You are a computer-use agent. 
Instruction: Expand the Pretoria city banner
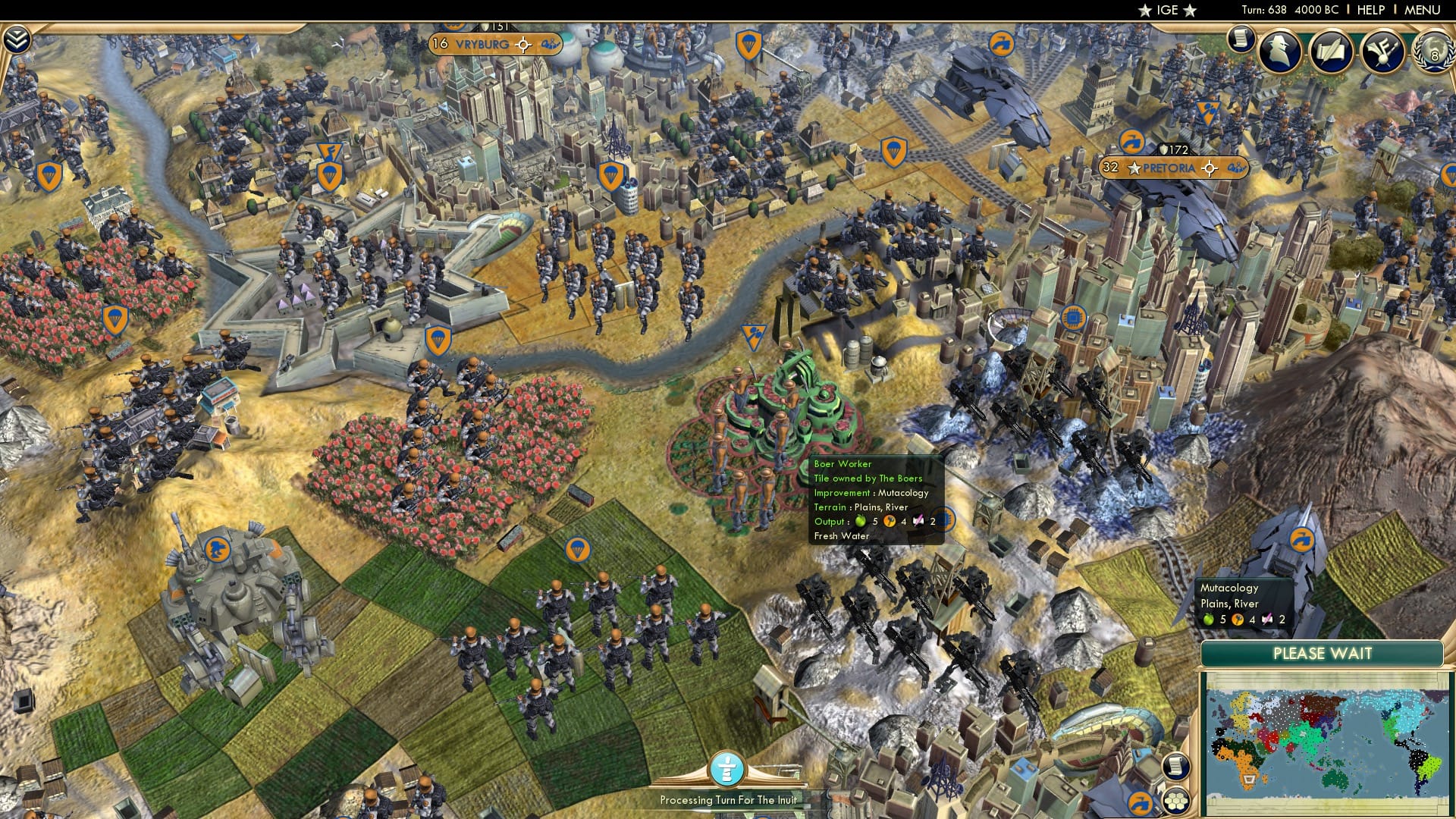tap(1169, 168)
